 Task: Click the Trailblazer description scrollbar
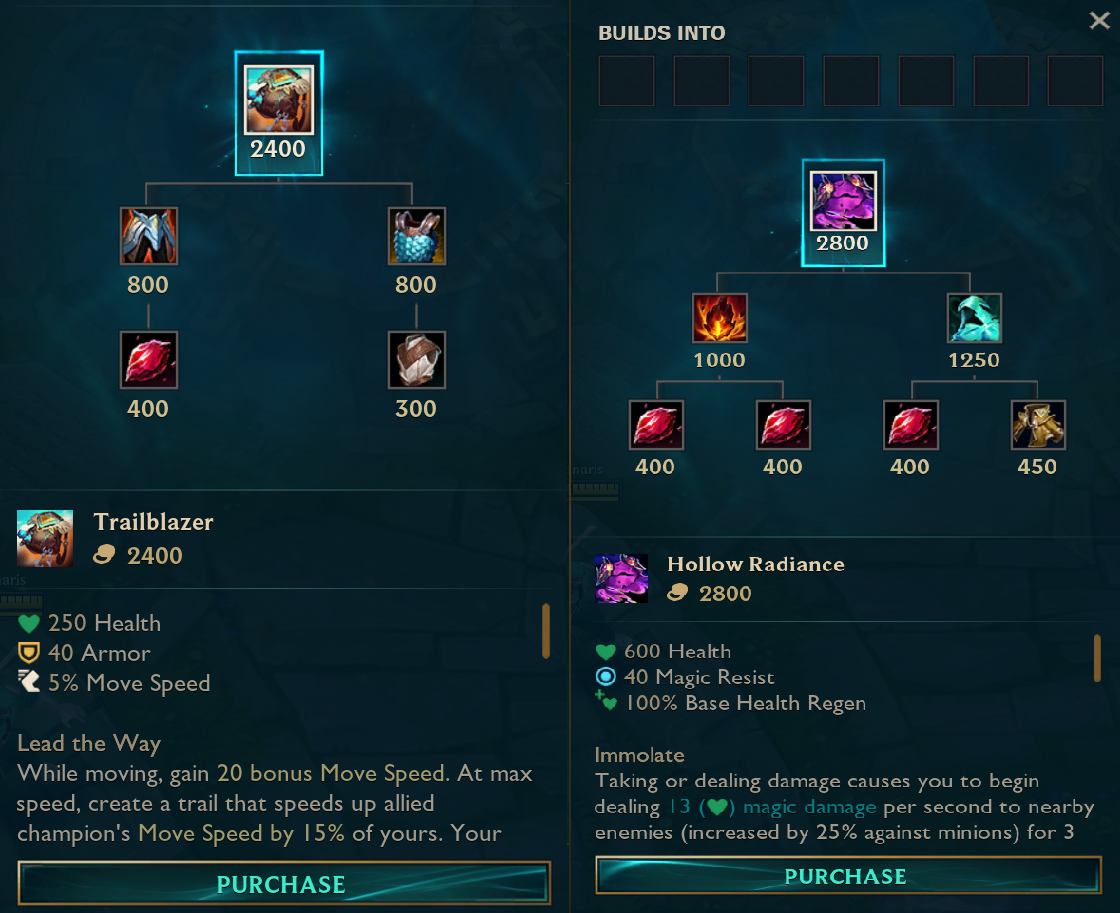[x=546, y=631]
